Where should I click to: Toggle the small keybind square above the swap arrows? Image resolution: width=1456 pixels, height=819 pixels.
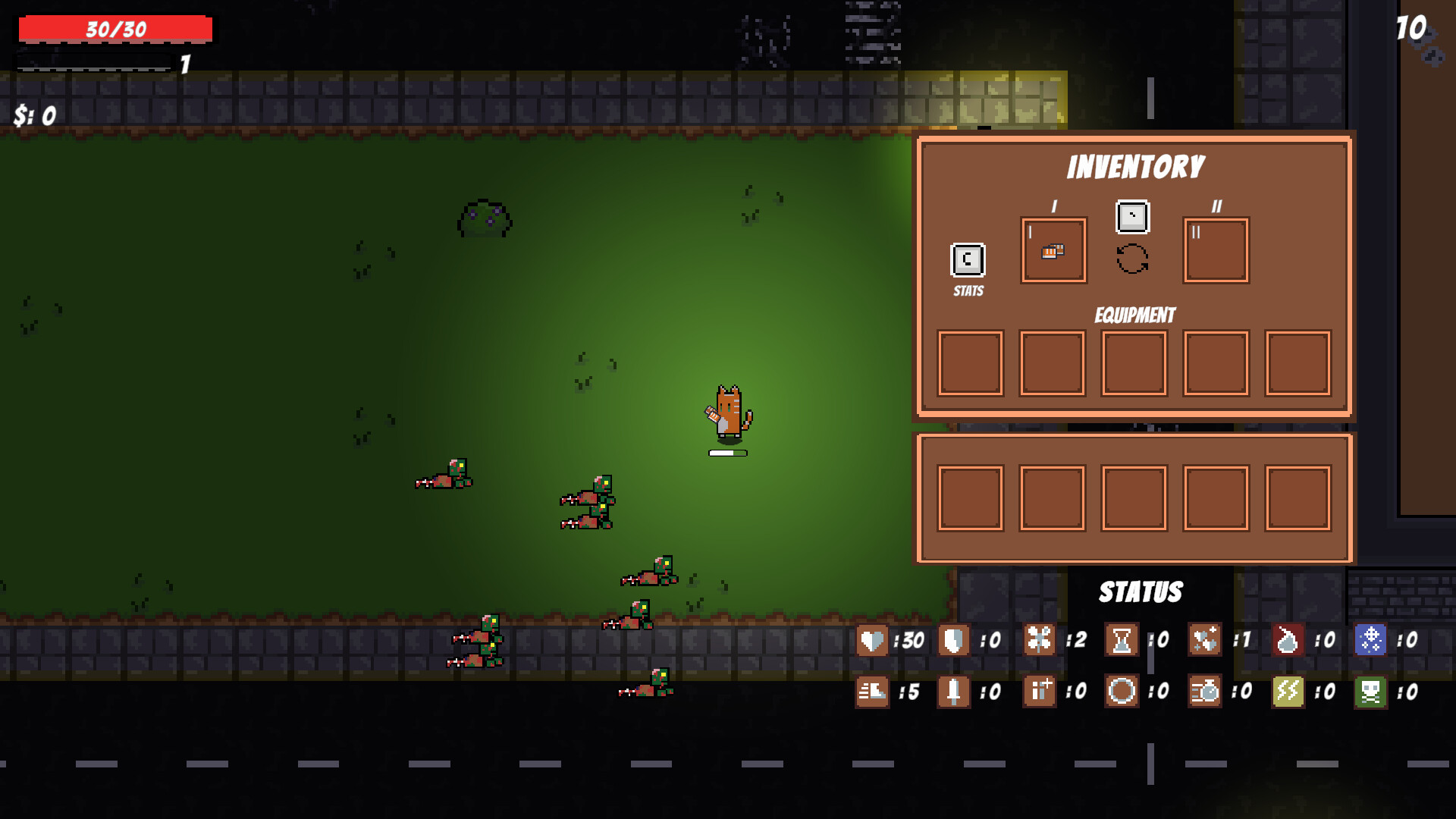click(x=1132, y=217)
